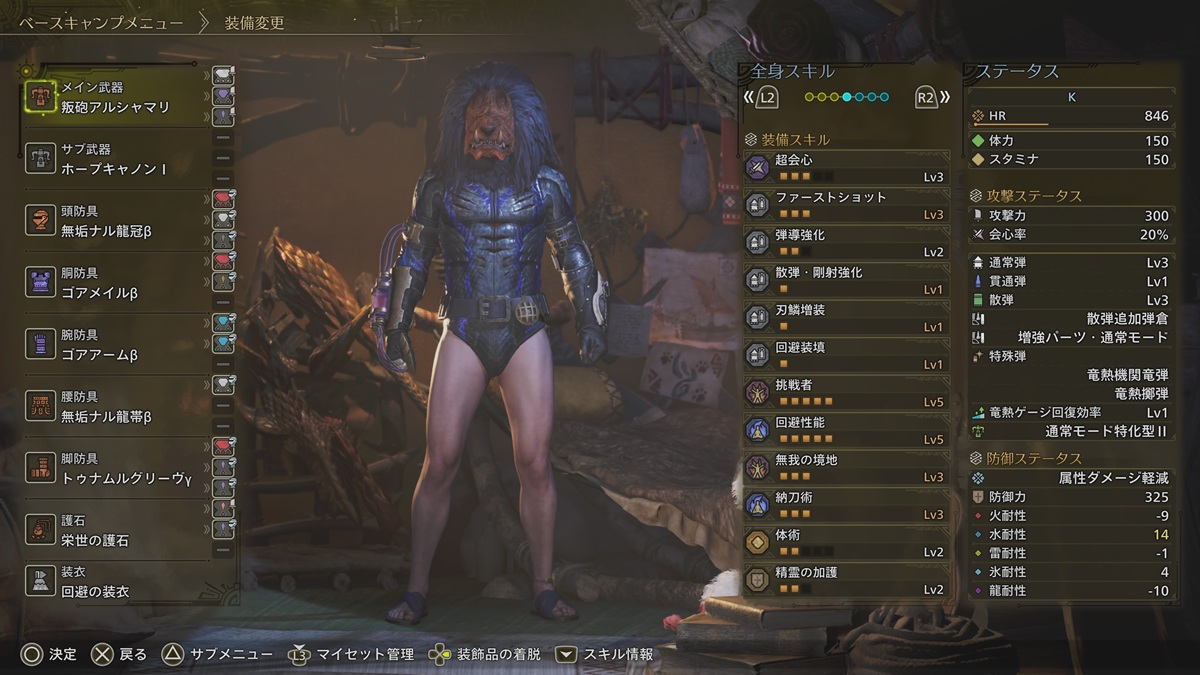This screenshot has width=1200, height=675.
Task: Select the ファーストショット skill row
Action: pos(847,205)
